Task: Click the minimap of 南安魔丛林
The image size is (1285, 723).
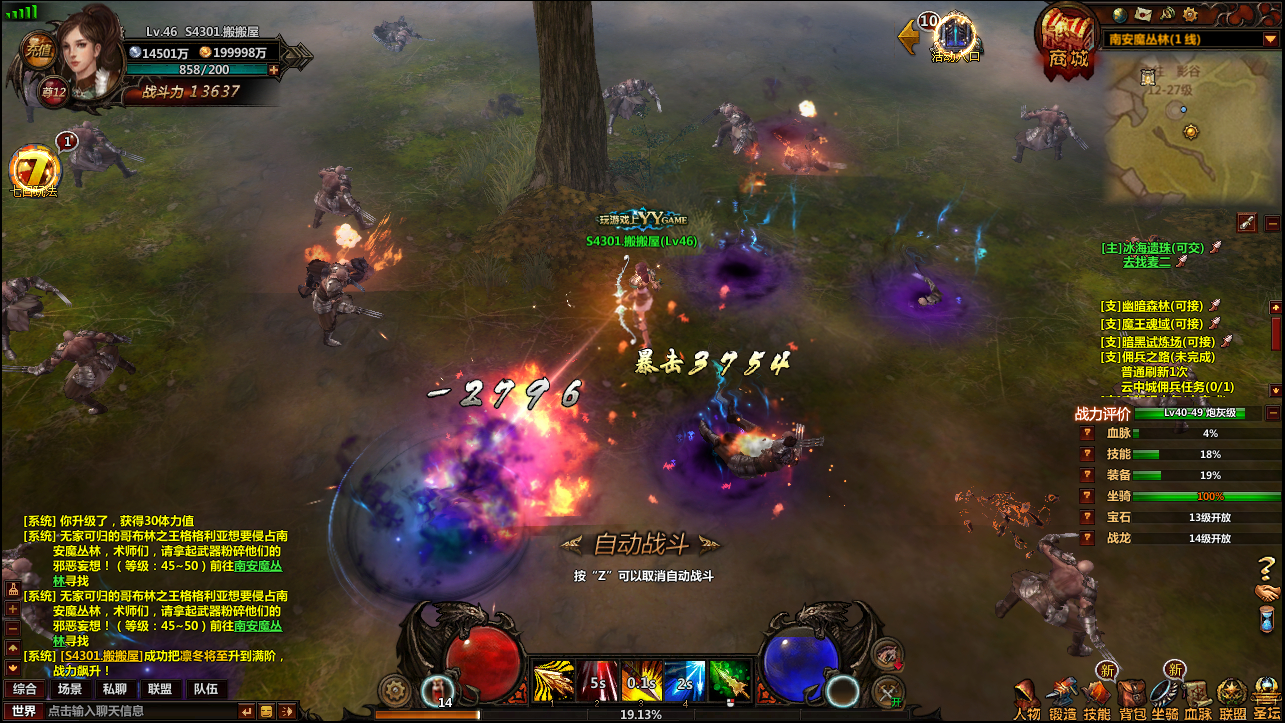Action: (1191, 130)
